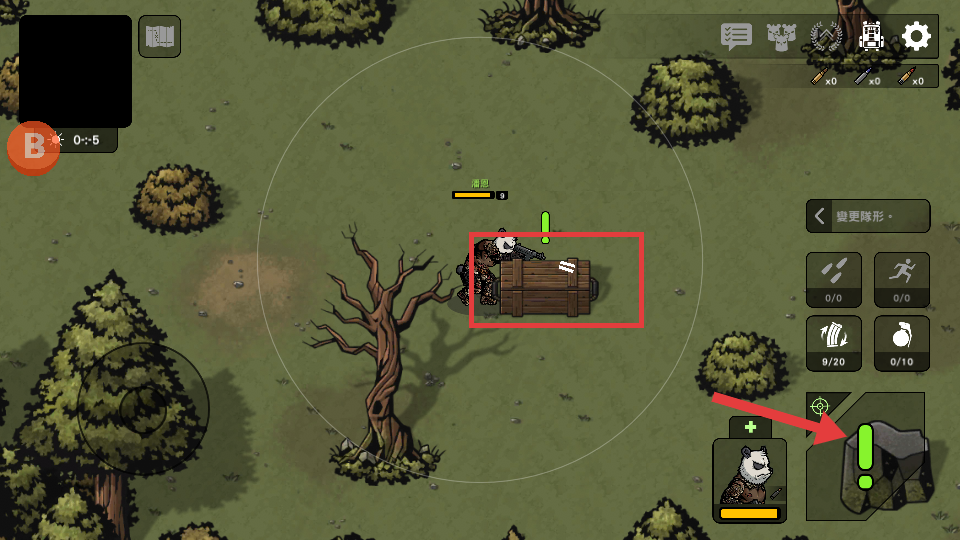Open the minimap in the corner
This screenshot has height=540, width=960.
coord(75,71)
